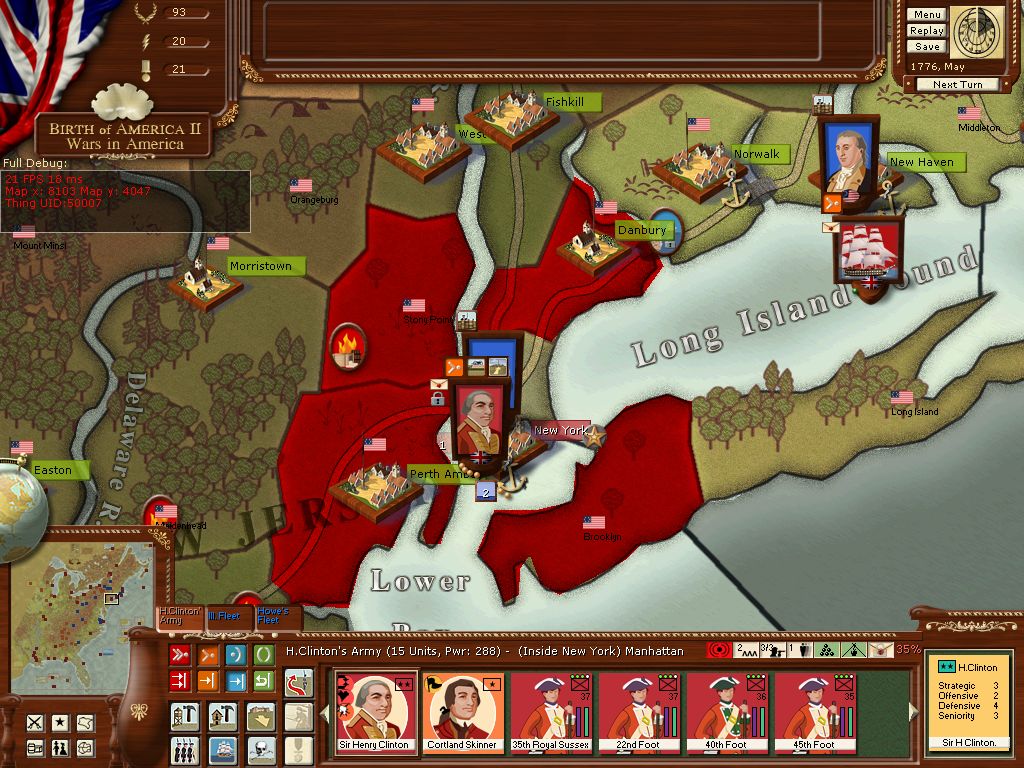This screenshot has height=768, width=1024.
Task: End the turn with Next Turn
Action: (x=957, y=85)
